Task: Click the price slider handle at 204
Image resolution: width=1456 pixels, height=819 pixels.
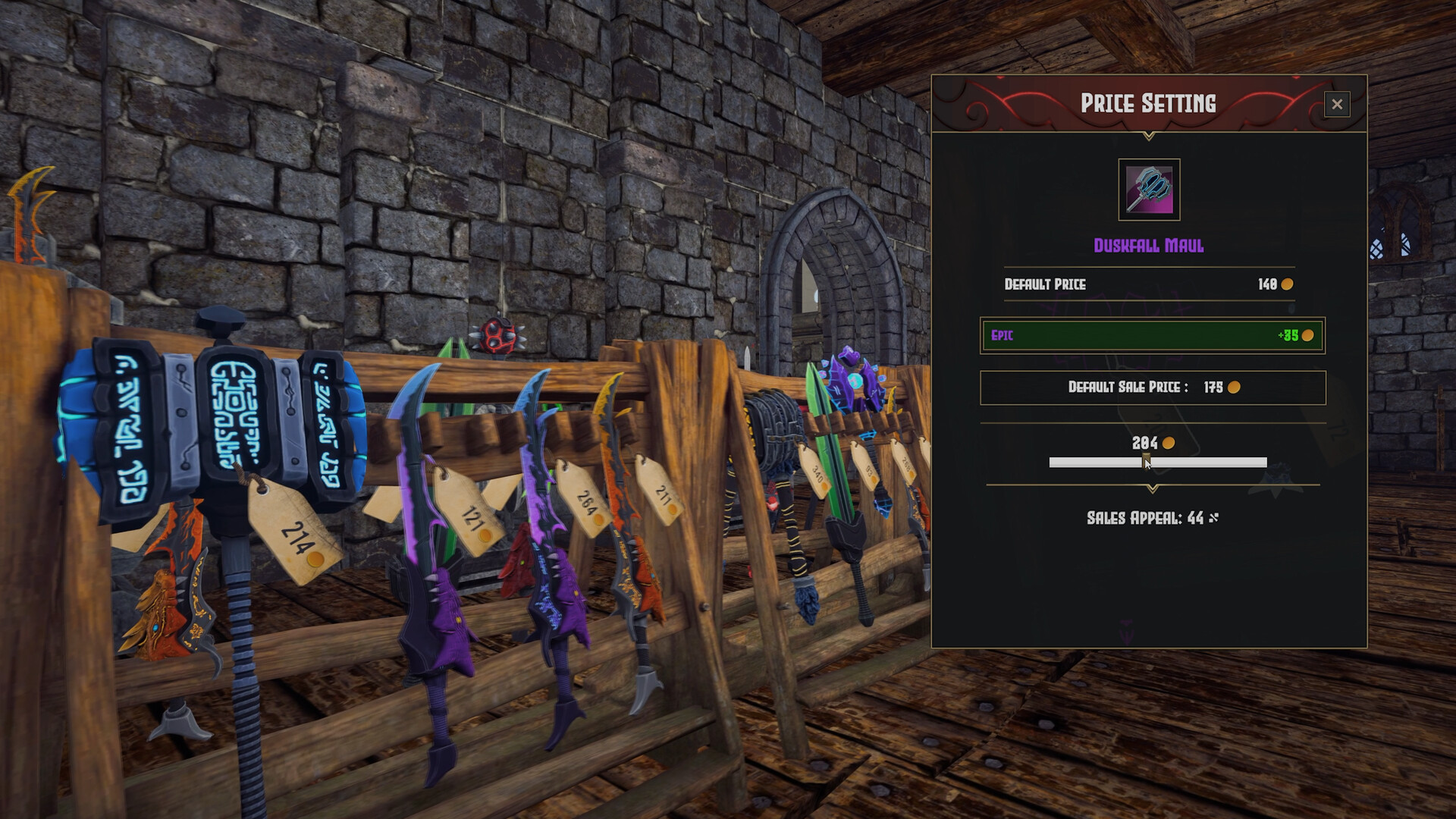Action: coord(1146,460)
